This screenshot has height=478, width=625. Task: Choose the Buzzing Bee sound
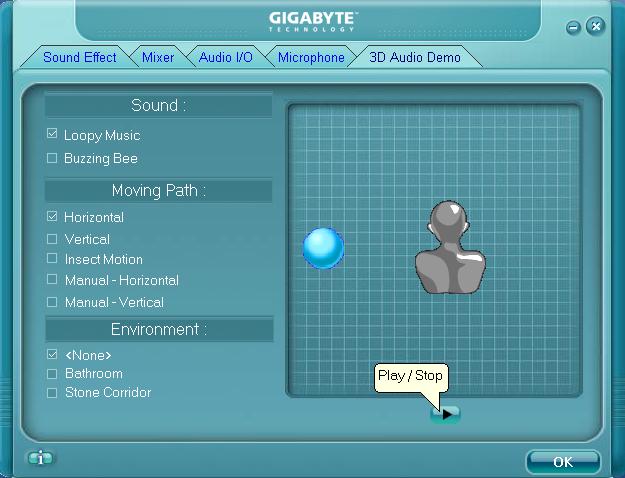[52, 158]
